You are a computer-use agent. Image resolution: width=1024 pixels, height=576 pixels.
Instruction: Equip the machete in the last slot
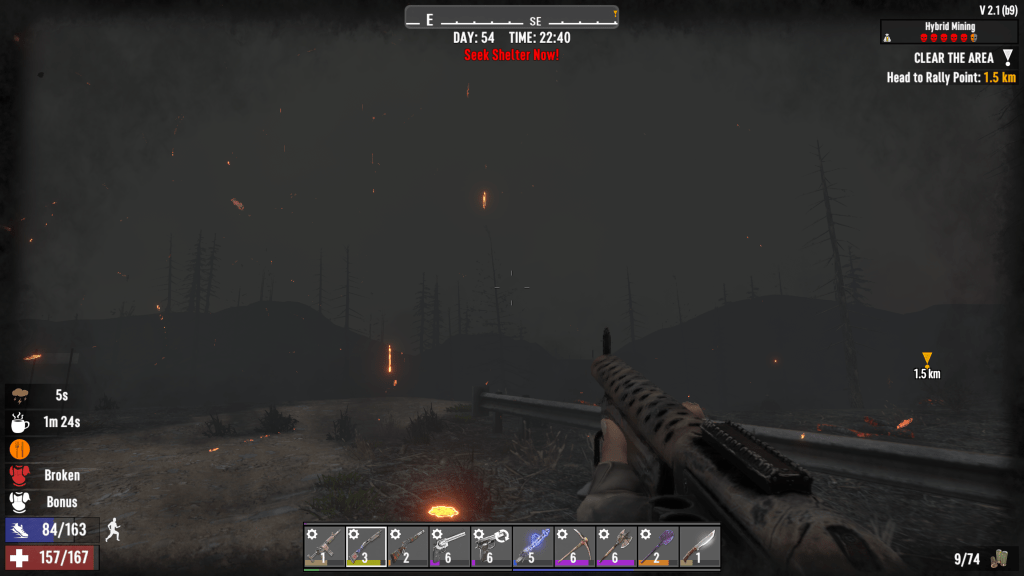click(x=700, y=546)
